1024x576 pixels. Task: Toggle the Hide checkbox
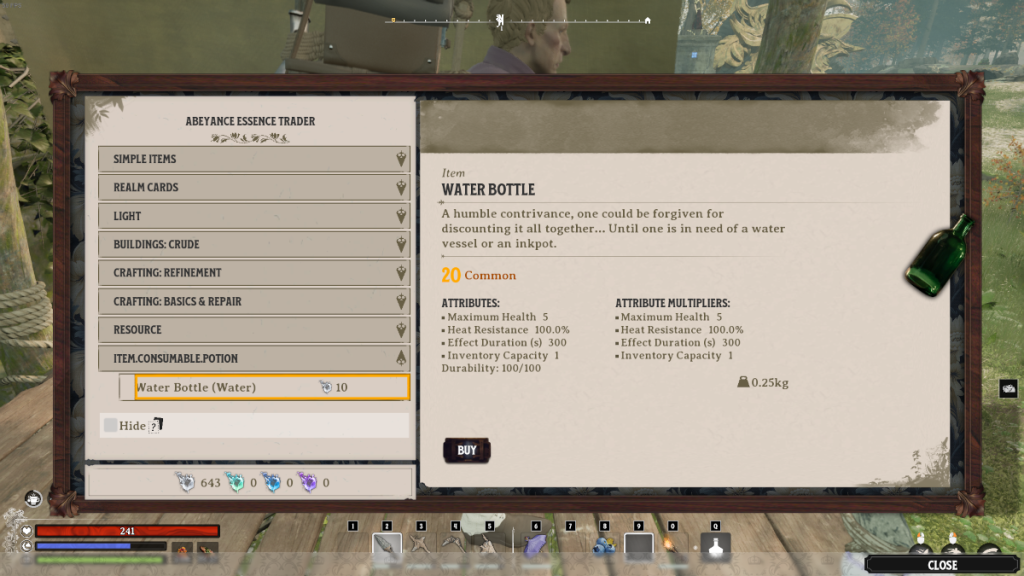[x=110, y=425]
